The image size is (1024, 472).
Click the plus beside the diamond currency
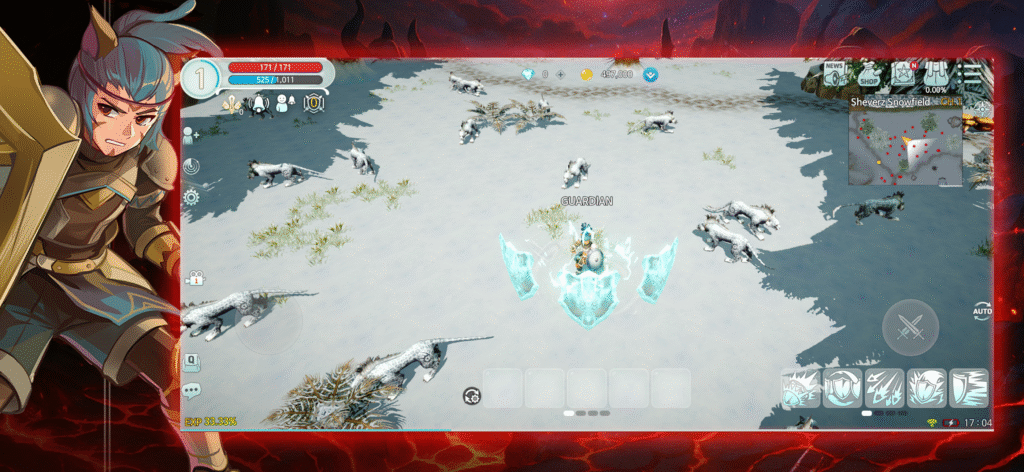click(x=562, y=74)
